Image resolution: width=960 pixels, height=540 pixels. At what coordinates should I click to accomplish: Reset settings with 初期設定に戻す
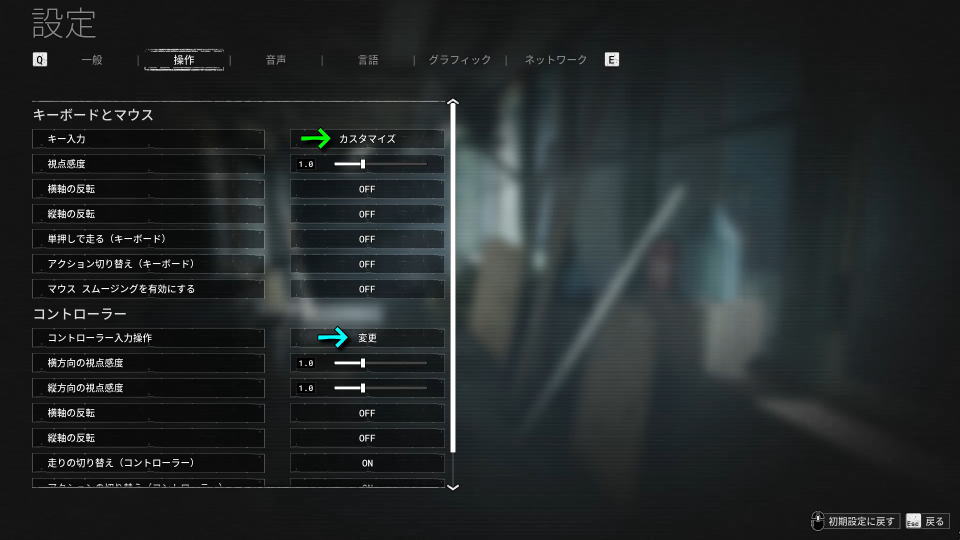click(x=853, y=521)
